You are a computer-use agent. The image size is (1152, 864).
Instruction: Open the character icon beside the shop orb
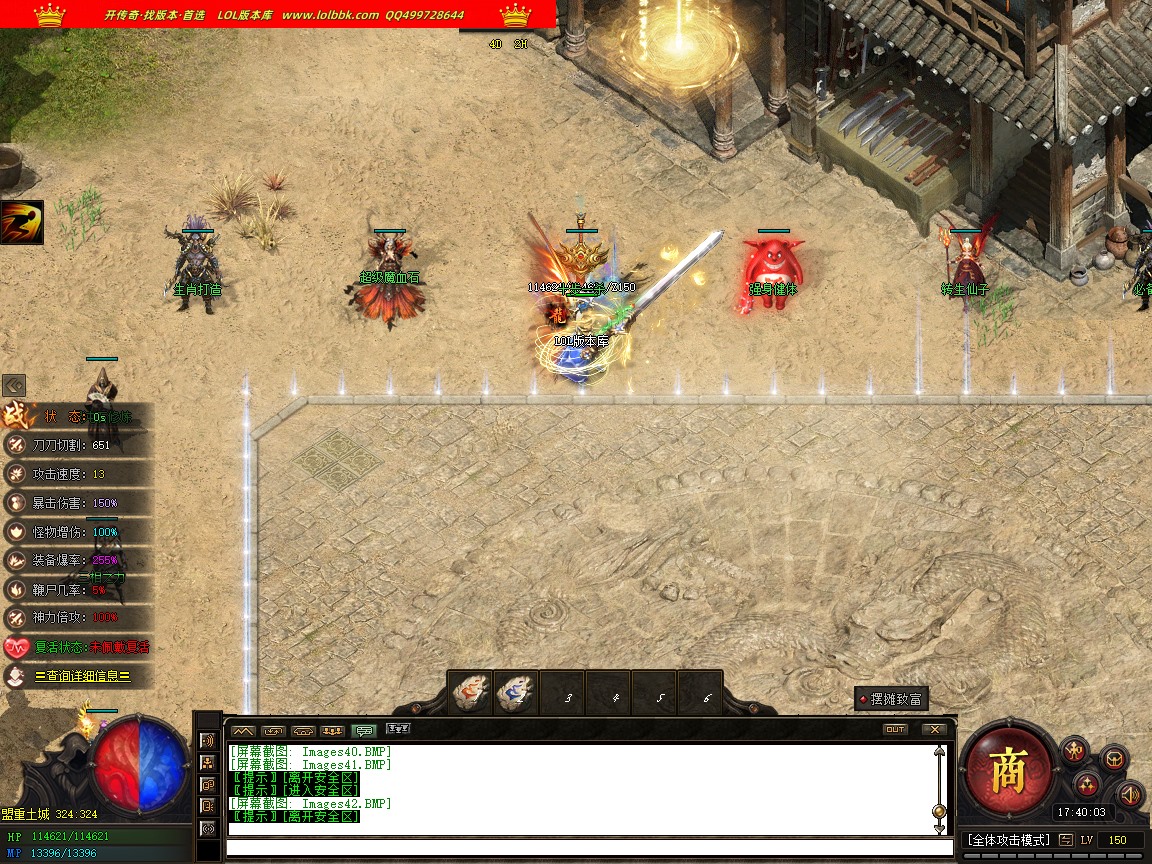1075,749
